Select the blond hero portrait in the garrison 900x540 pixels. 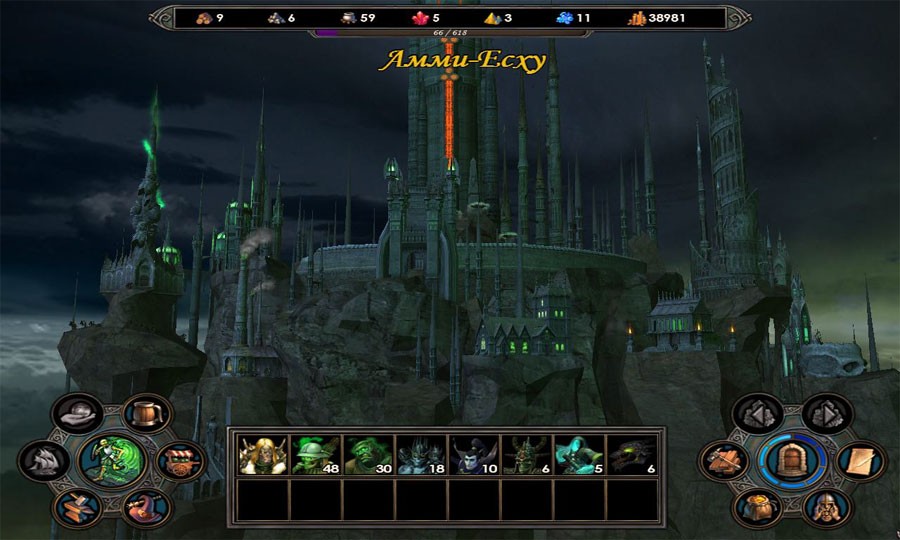[x=263, y=455]
